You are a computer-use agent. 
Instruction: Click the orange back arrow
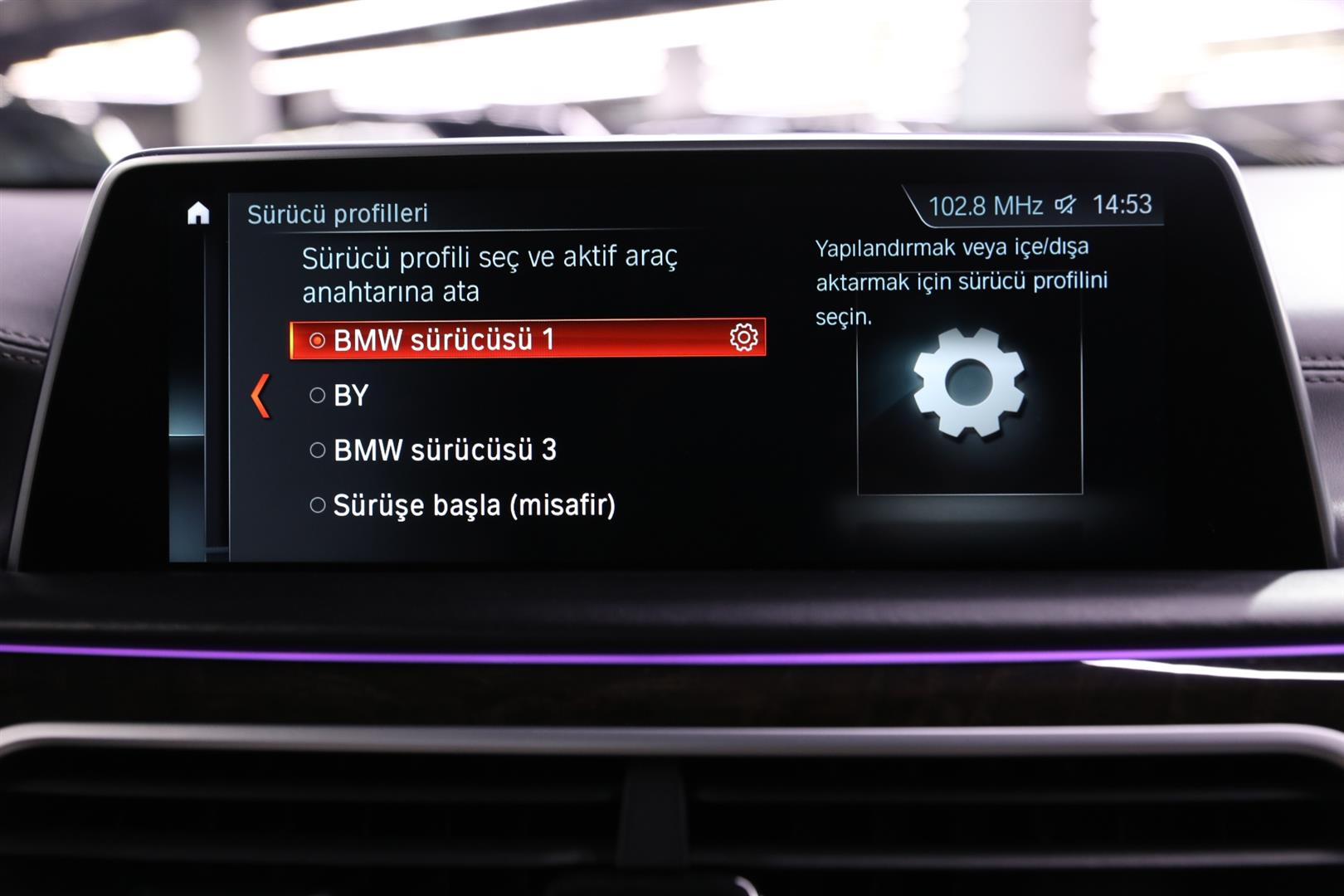pyautogui.click(x=261, y=396)
